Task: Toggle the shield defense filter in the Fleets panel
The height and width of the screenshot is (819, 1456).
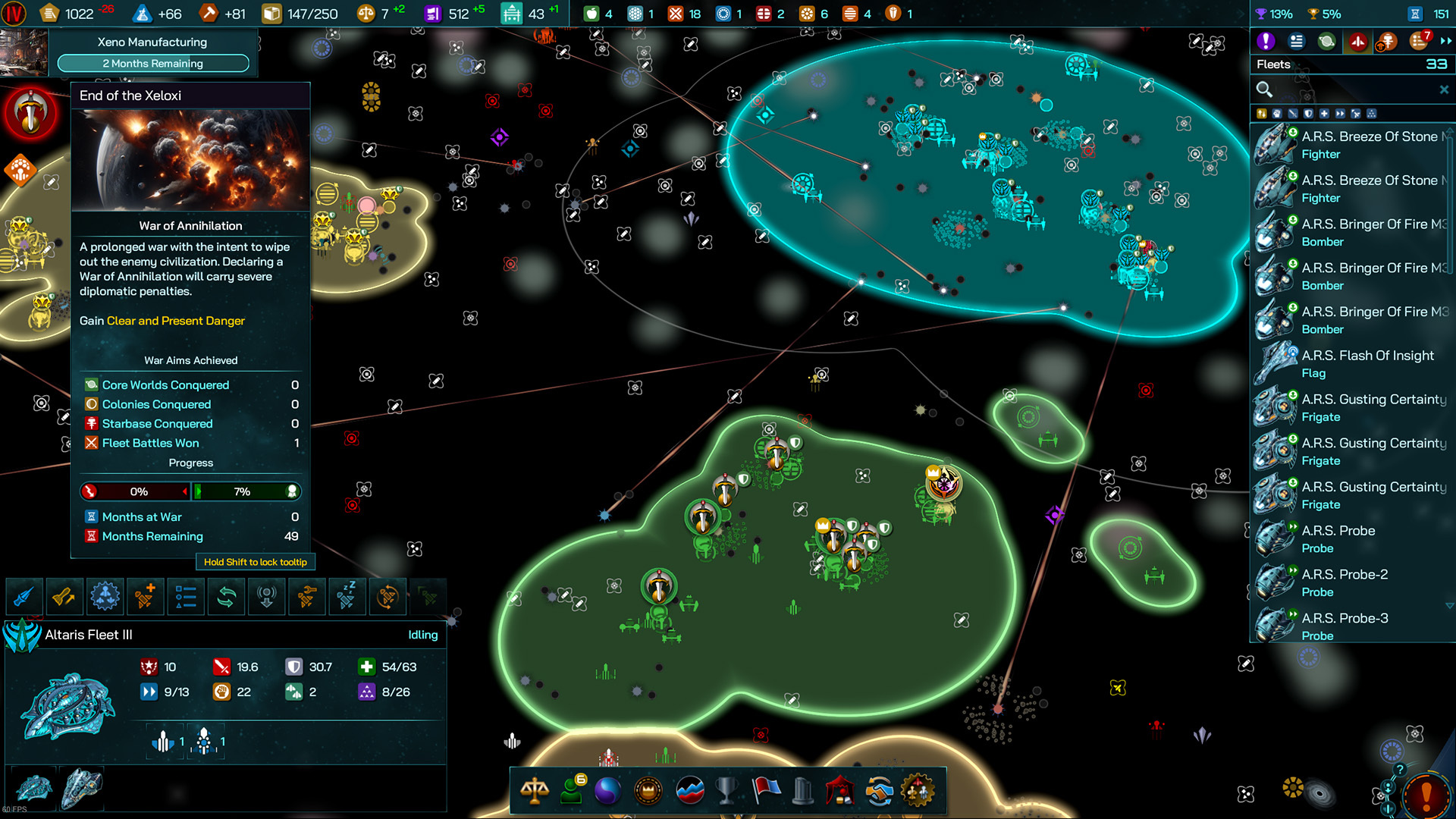Action: coord(1309,114)
